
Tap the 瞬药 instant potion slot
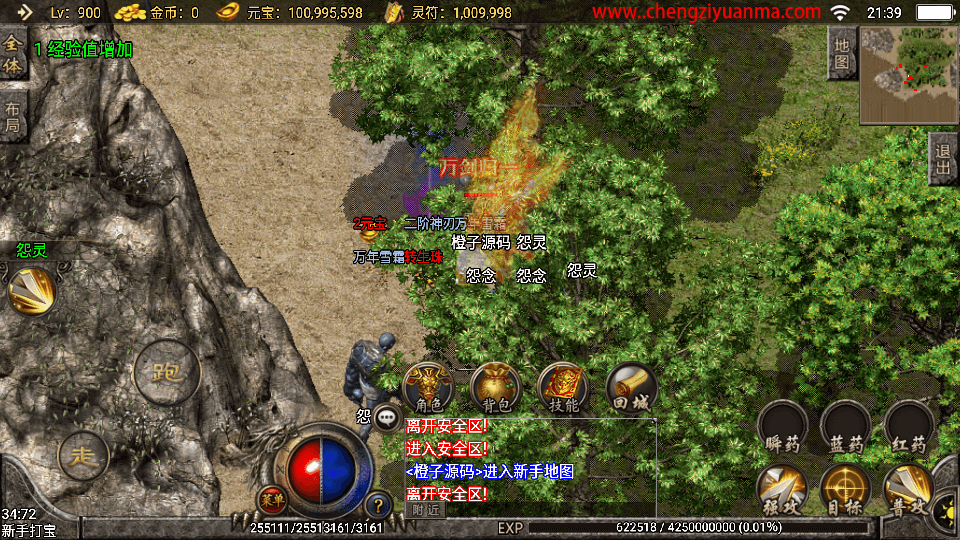pyautogui.click(x=782, y=426)
